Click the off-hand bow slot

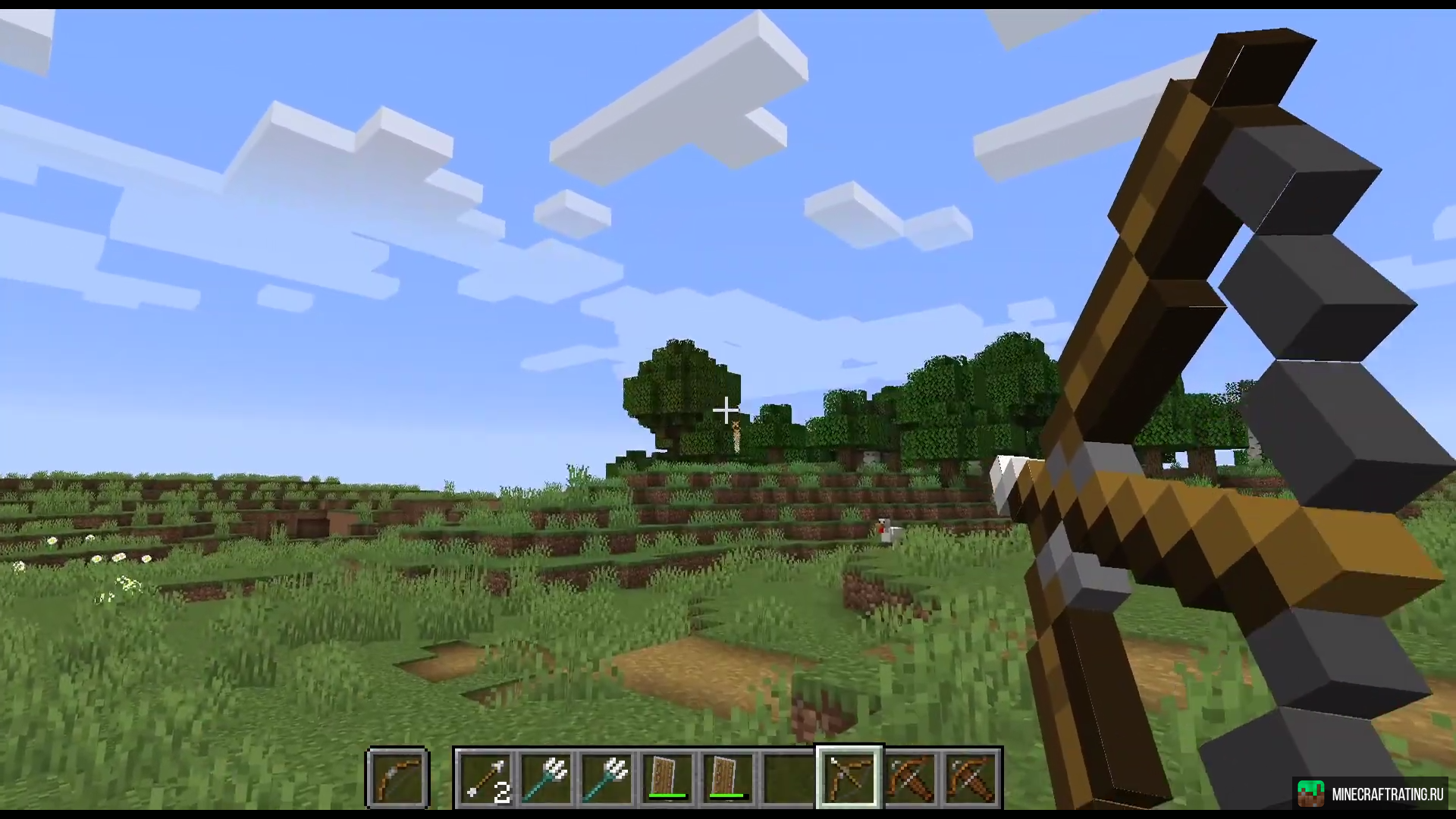tap(398, 778)
